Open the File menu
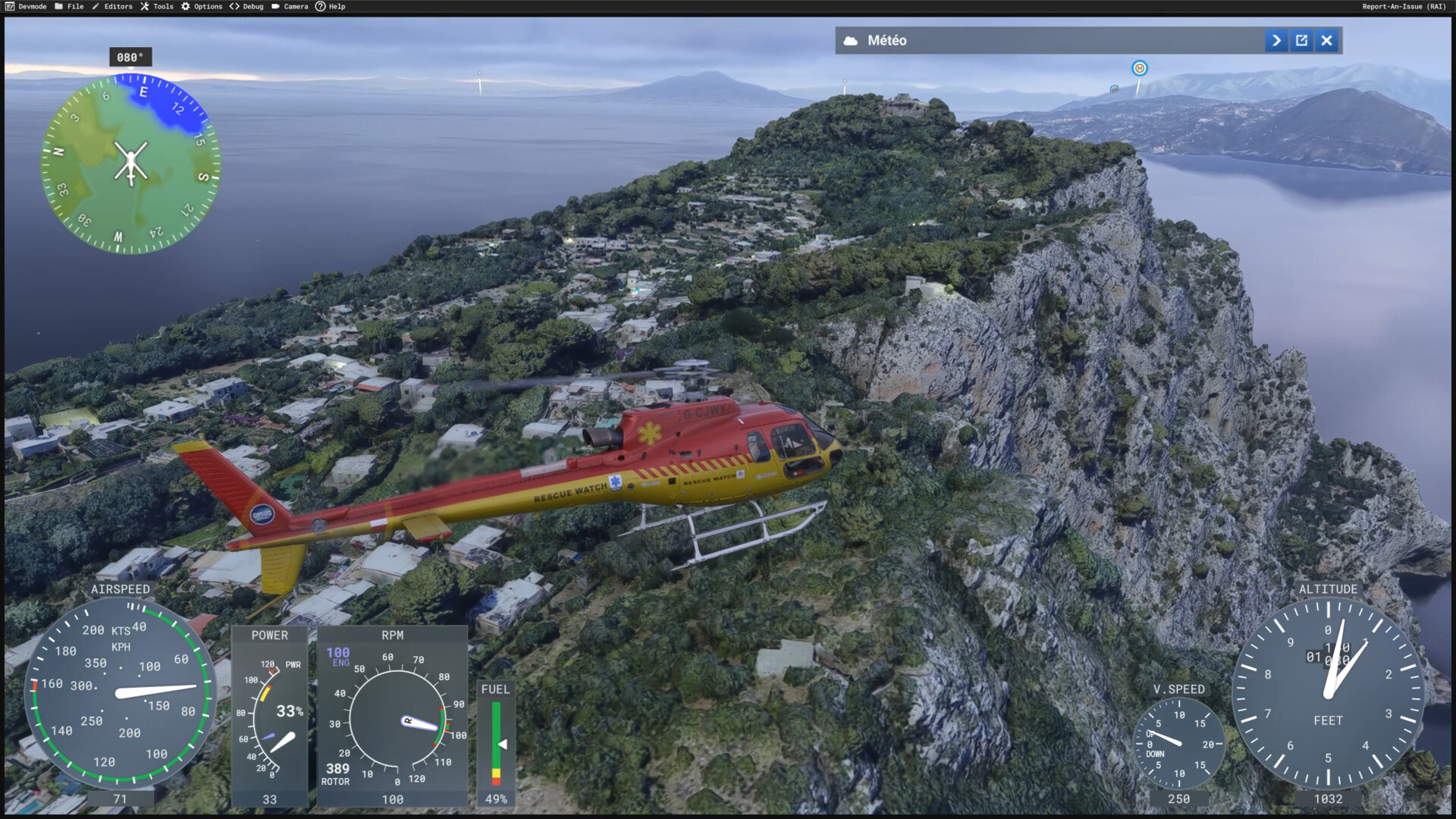This screenshot has height=819, width=1456. (x=69, y=6)
